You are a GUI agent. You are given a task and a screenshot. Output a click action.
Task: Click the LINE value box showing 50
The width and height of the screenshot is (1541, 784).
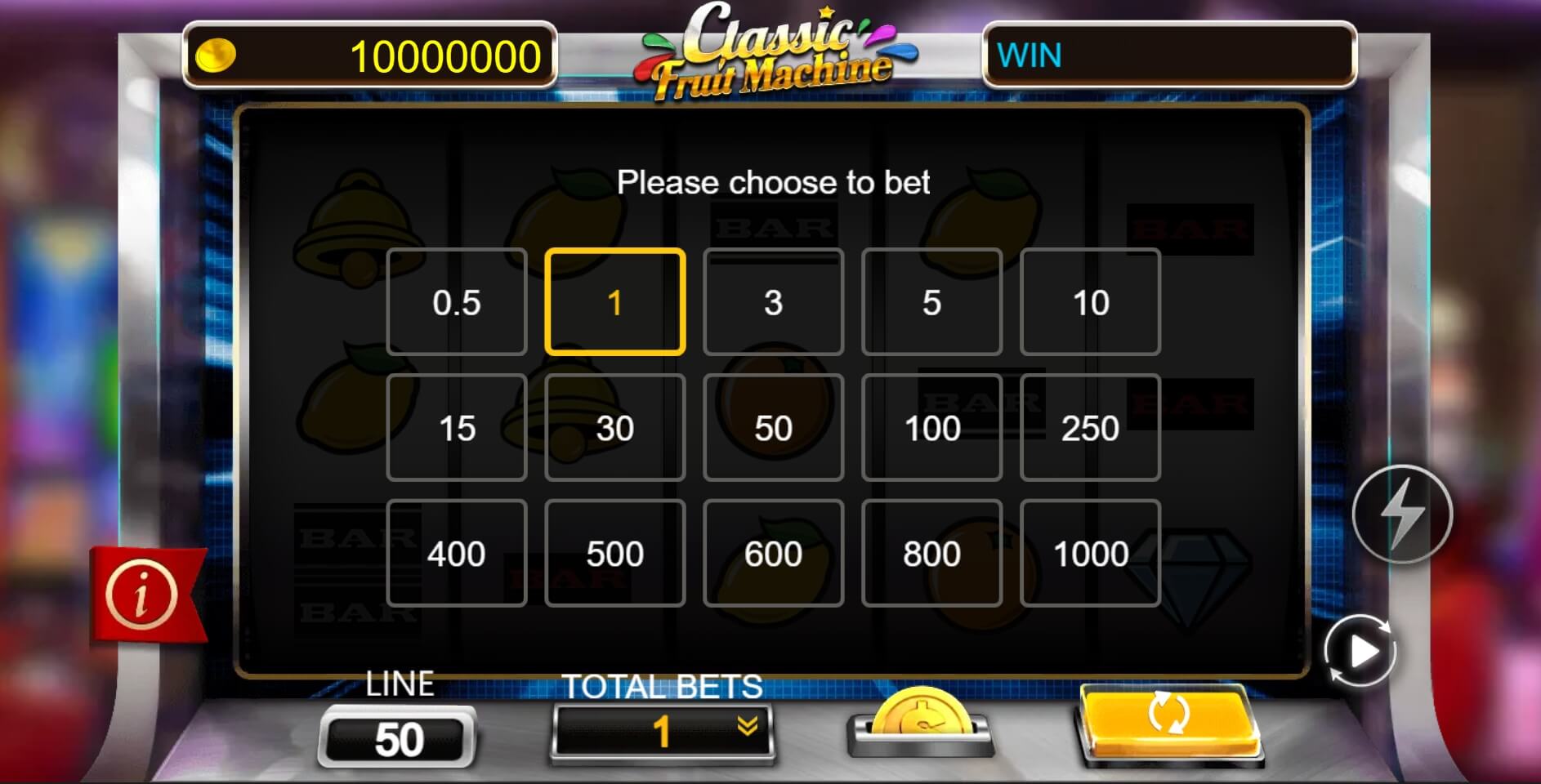coord(398,737)
